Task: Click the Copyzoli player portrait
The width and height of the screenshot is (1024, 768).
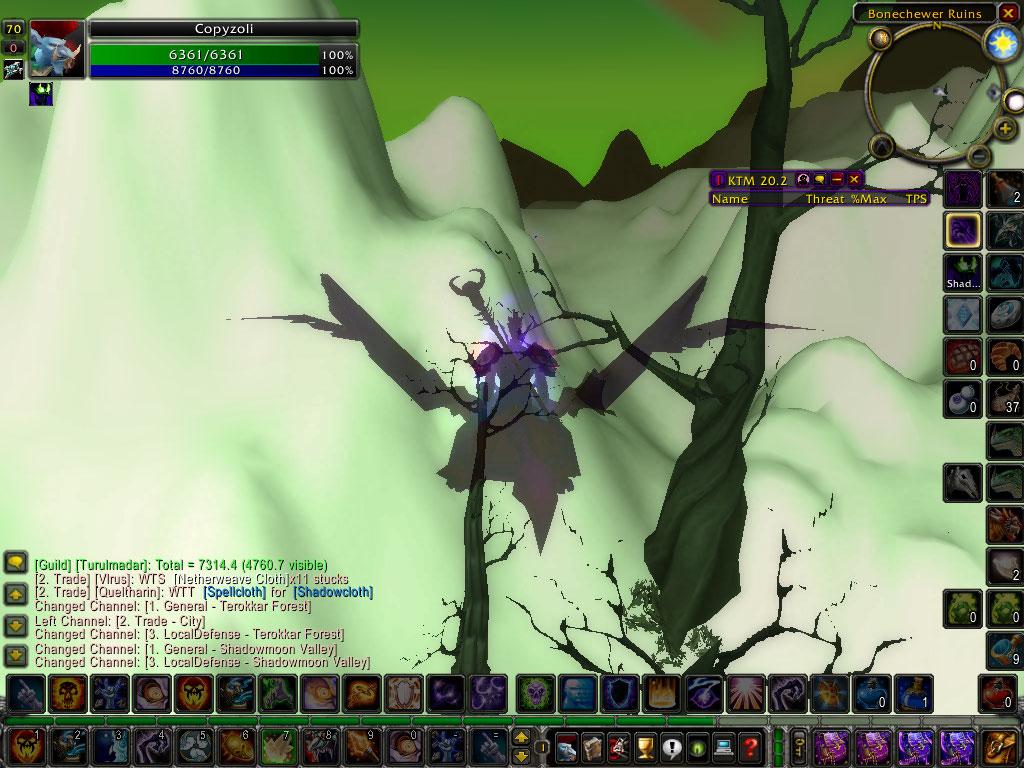Action: [56, 48]
